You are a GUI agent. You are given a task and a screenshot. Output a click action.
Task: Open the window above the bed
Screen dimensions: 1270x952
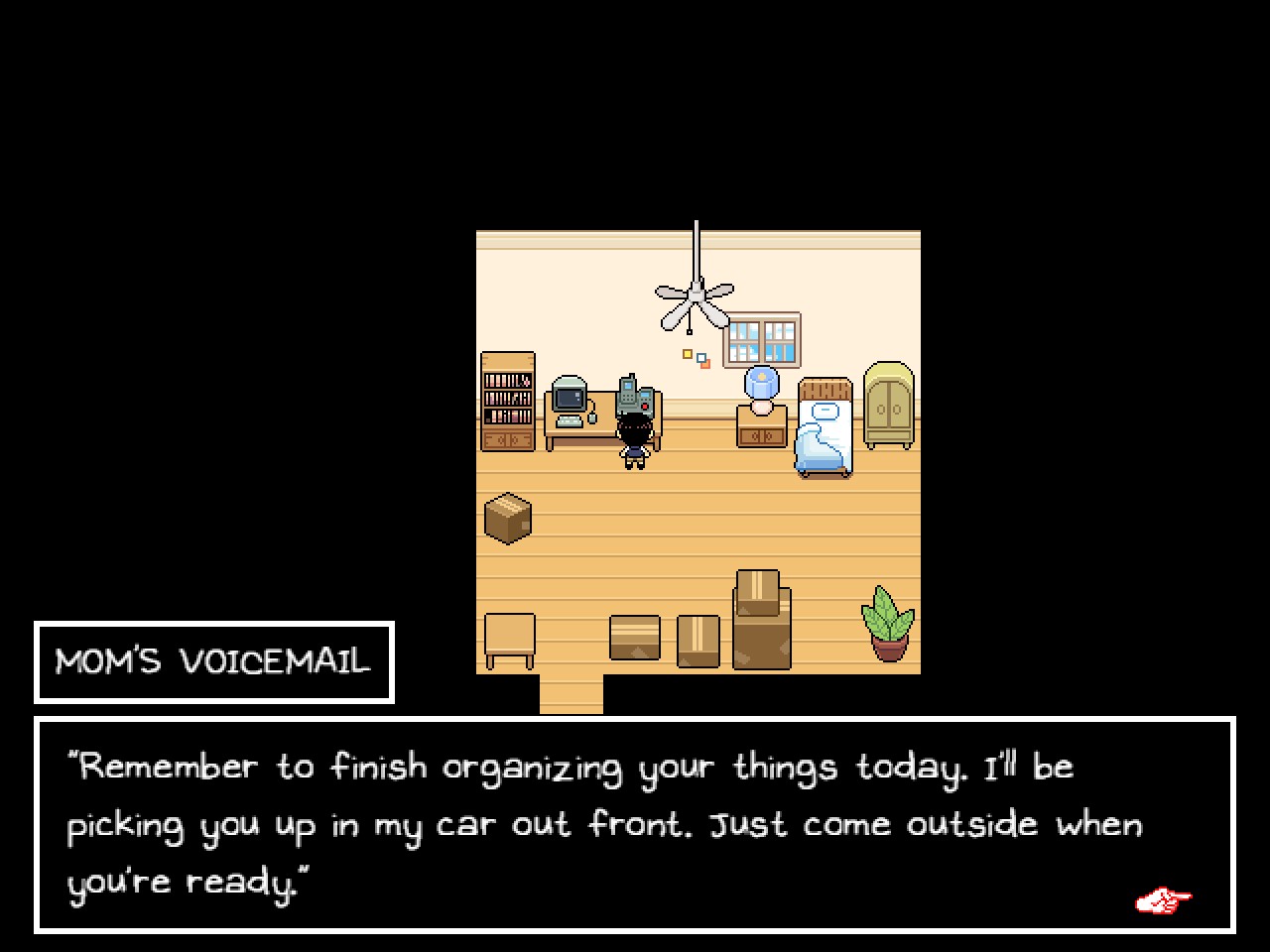pos(762,337)
